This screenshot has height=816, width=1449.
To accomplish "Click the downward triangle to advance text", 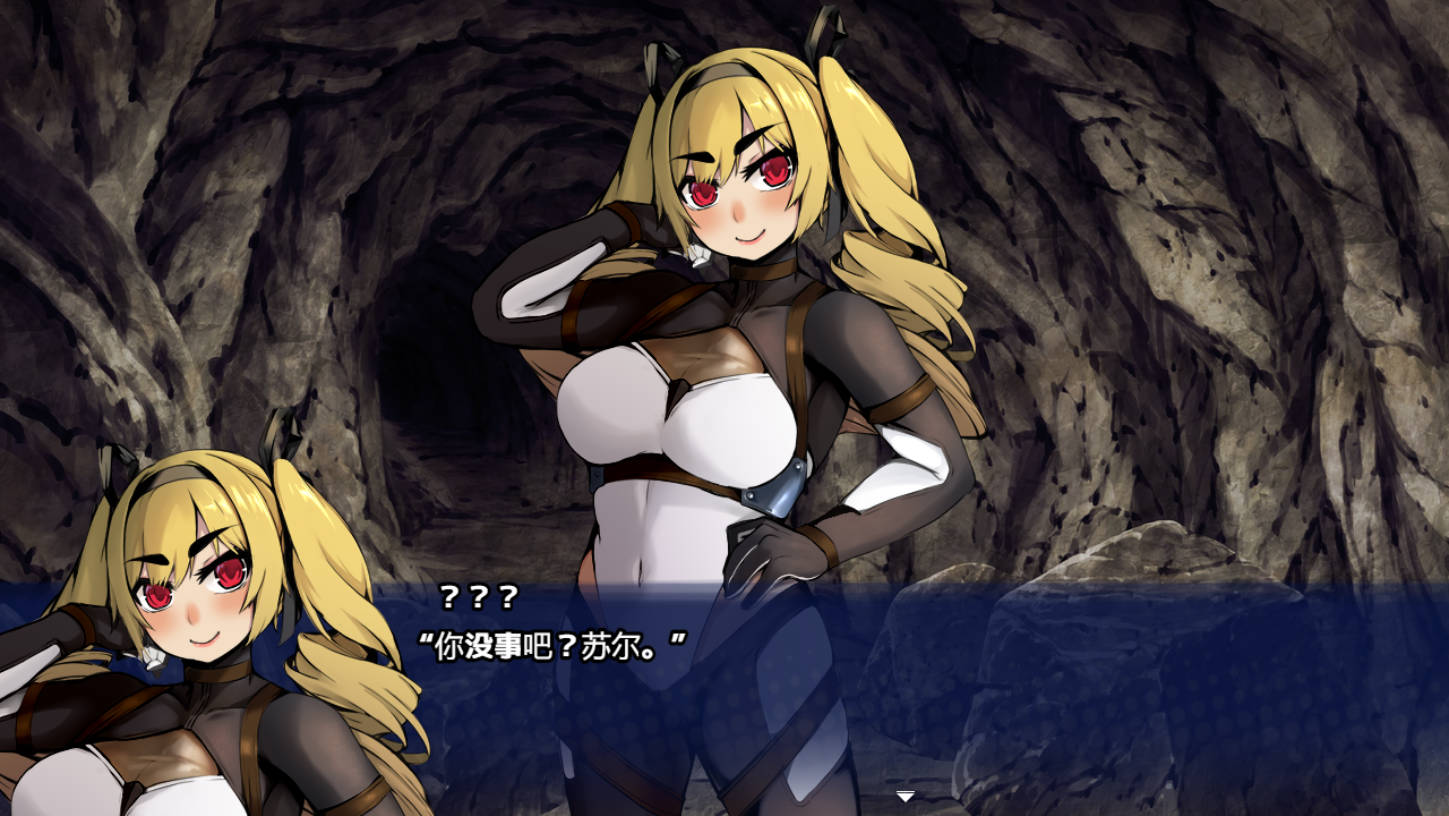I will click(x=905, y=797).
